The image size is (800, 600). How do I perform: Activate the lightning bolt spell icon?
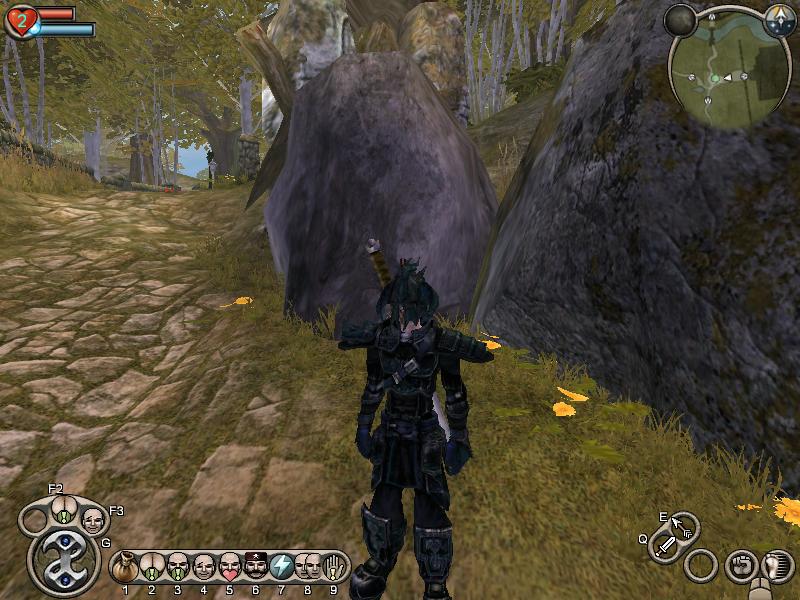[281, 567]
